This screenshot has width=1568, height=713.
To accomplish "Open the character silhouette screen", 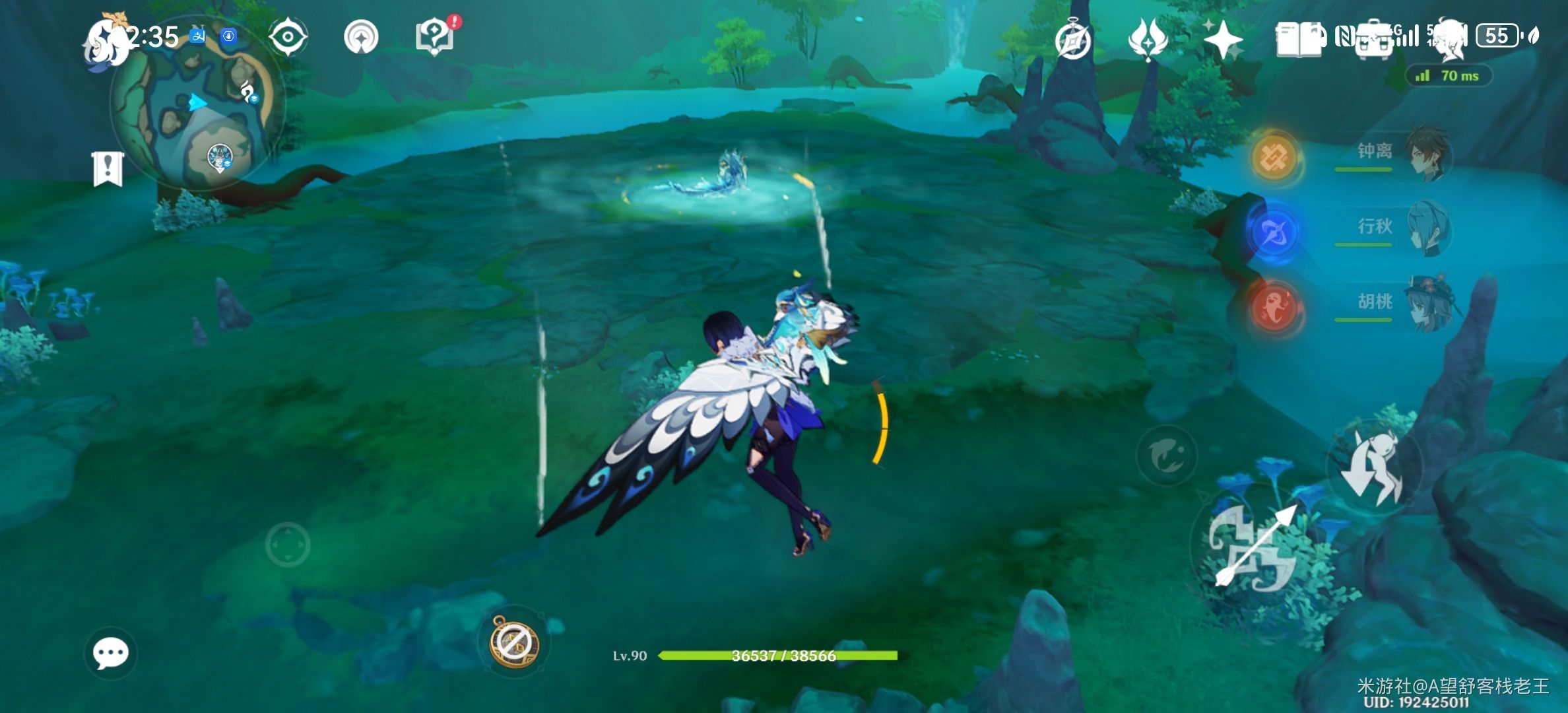I will click(1449, 38).
